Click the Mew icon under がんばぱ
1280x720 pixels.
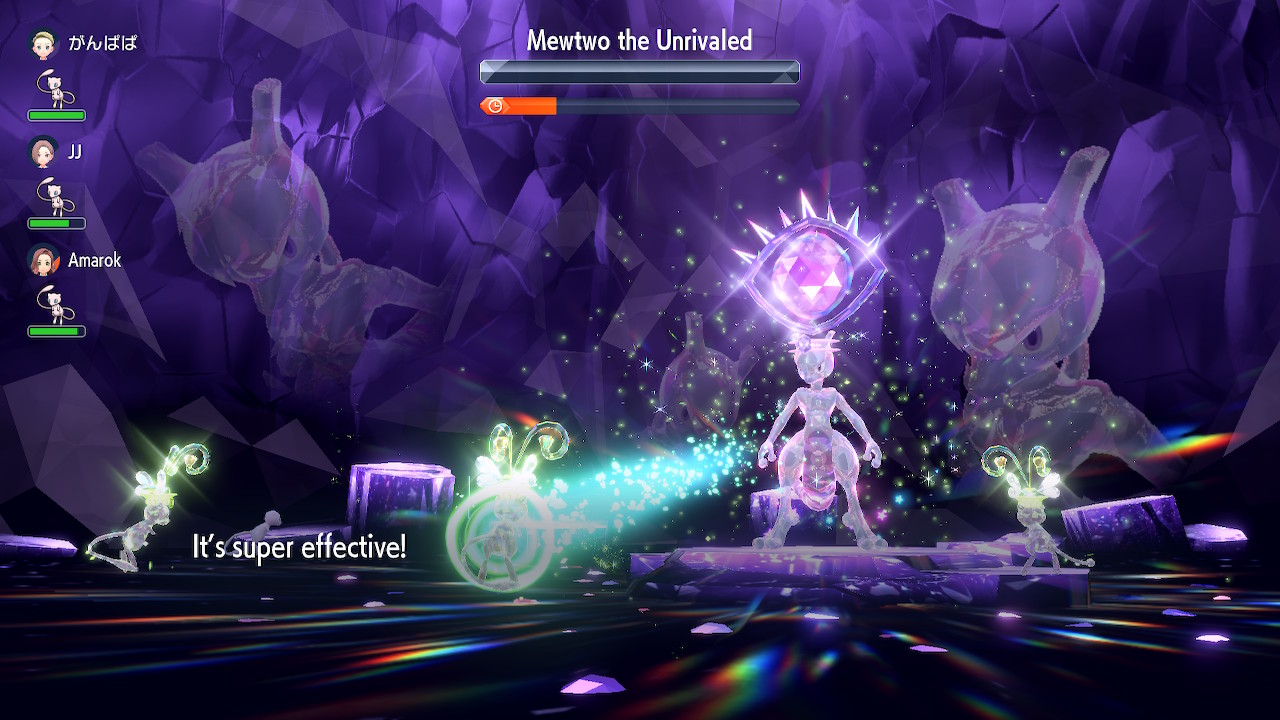click(x=55, y=89)
